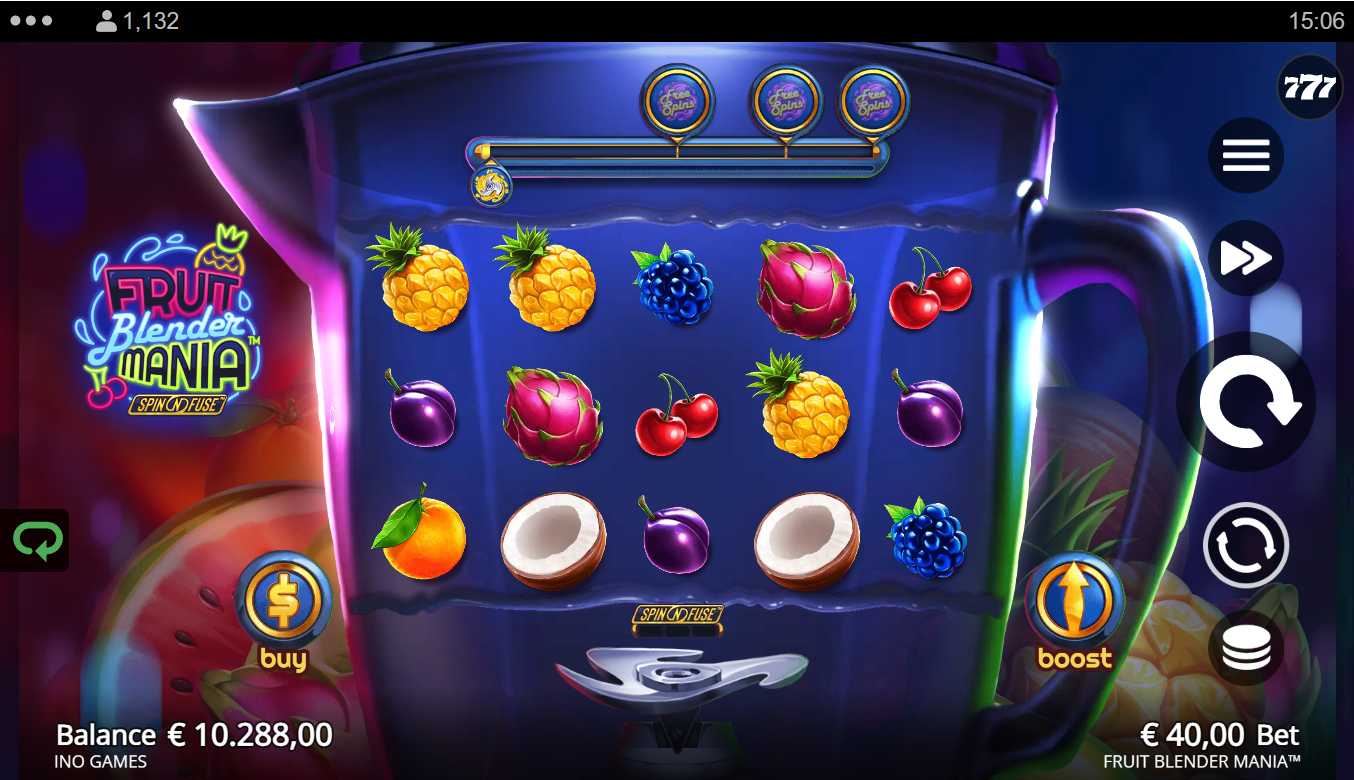Open the bet coins stack selector
The image size is (1354, 780).
(1246, 648)
